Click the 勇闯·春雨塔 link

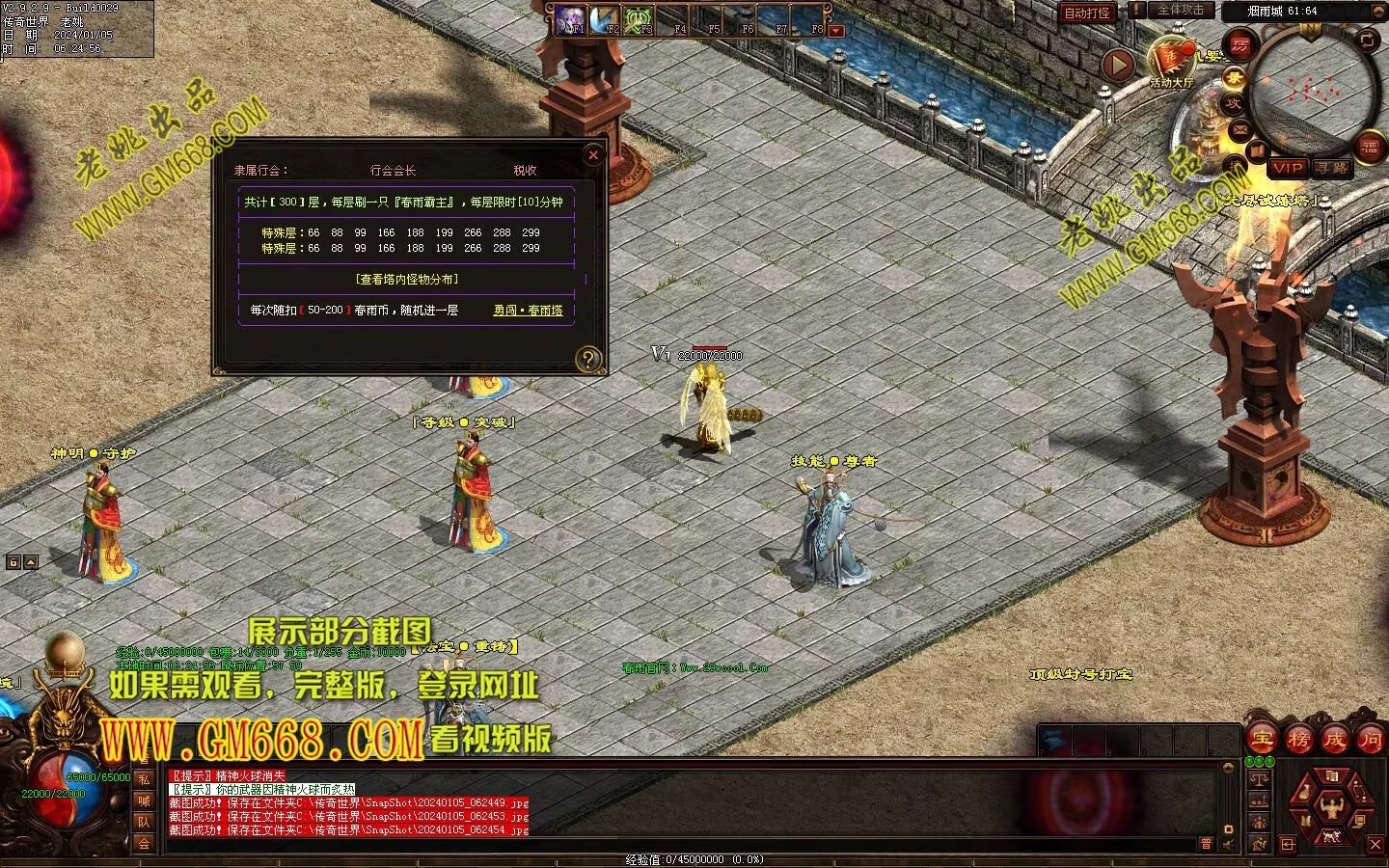[528, 311]
